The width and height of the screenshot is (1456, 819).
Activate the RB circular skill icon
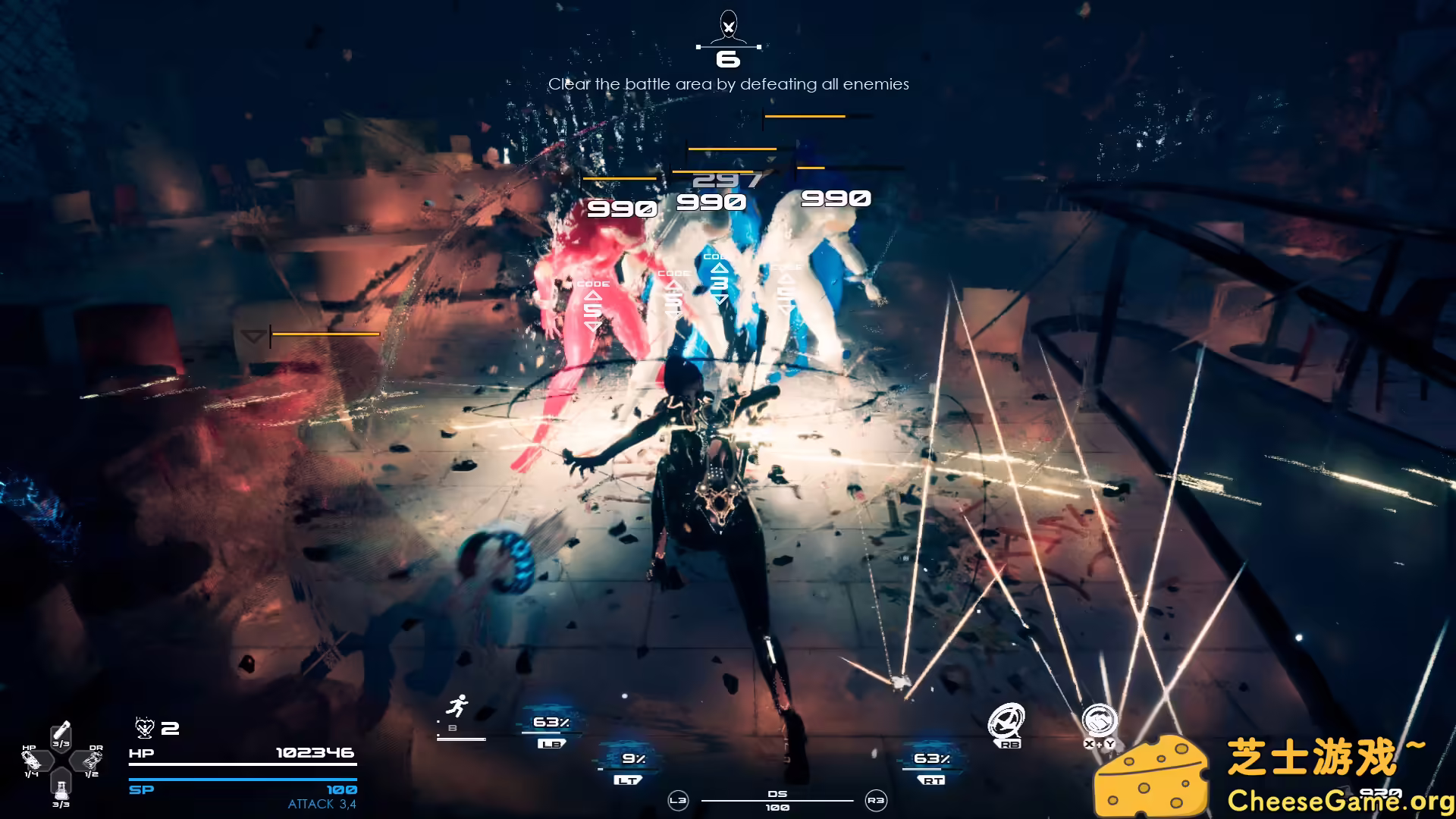click(1006, 721)
